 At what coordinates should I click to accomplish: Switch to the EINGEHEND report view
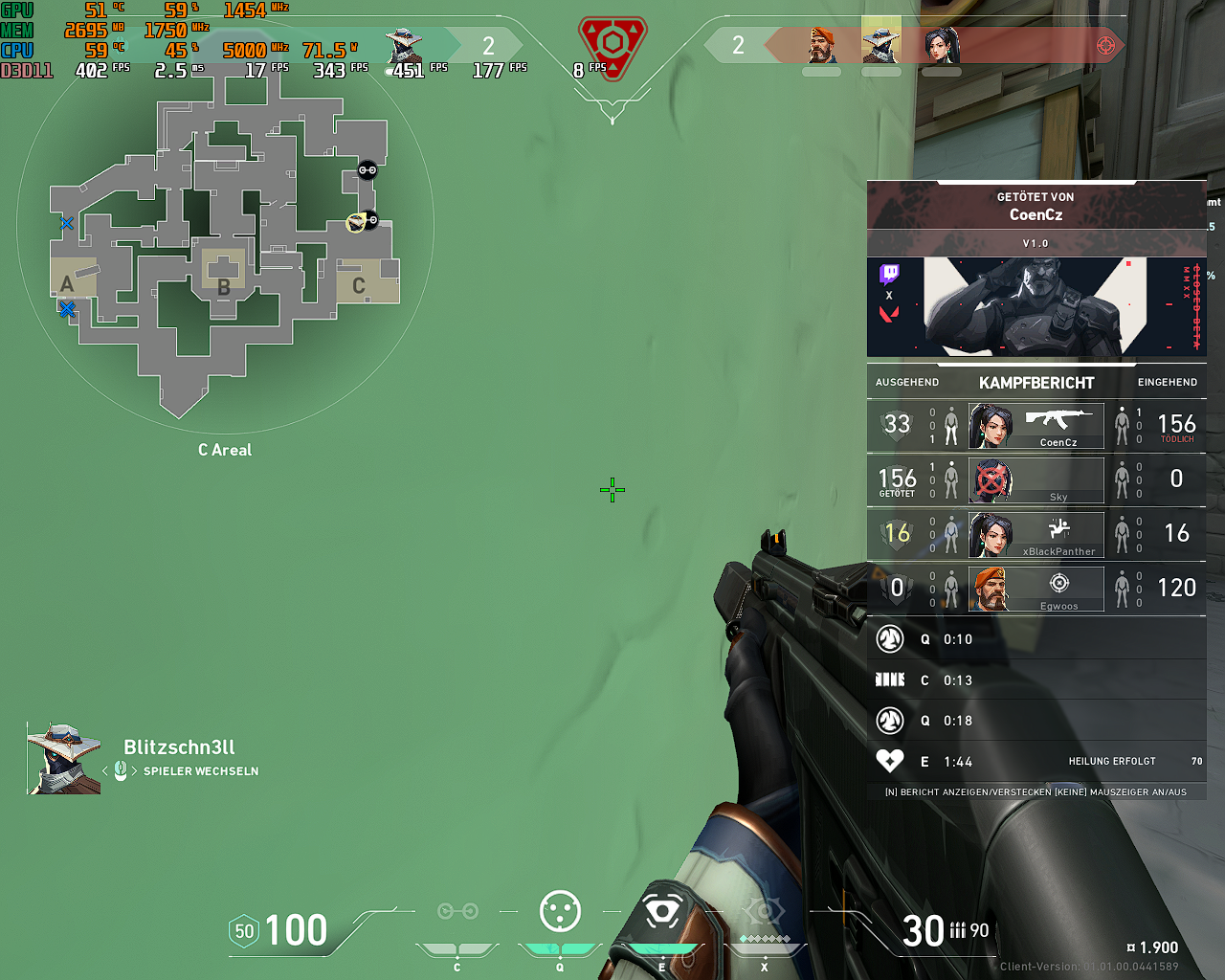coord(1168,382)
